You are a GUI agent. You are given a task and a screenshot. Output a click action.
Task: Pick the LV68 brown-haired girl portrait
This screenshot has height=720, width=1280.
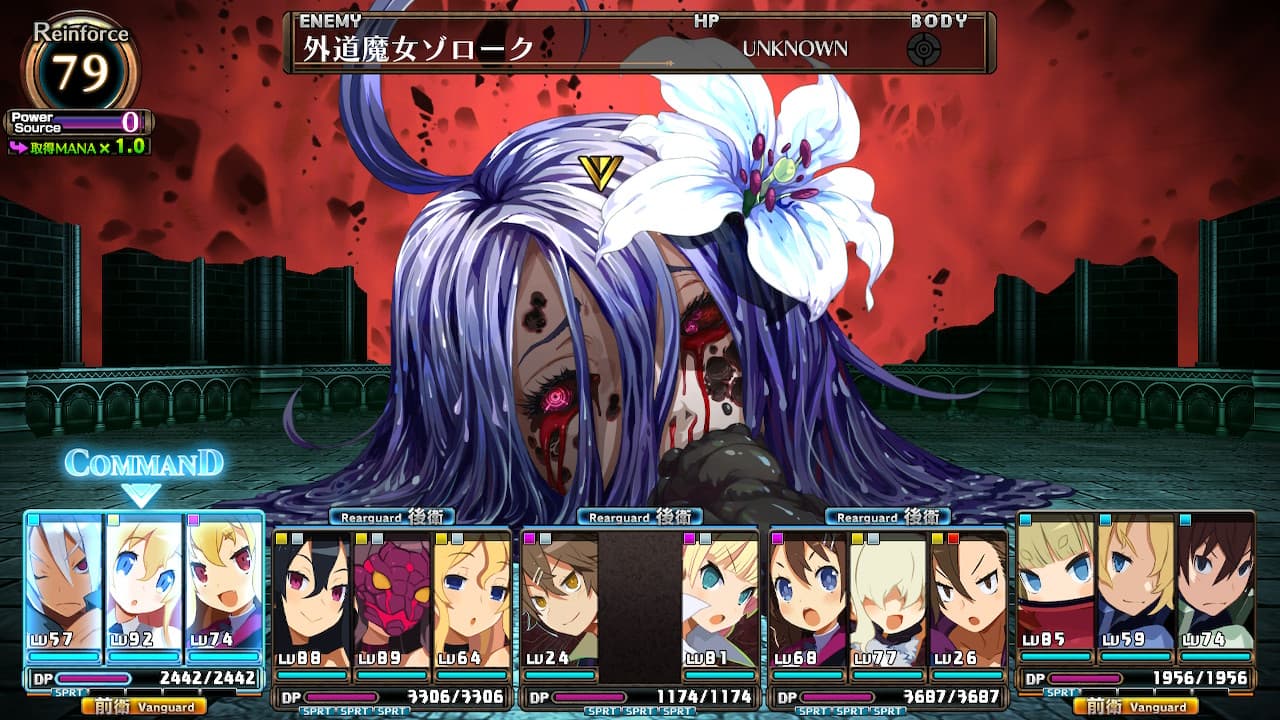tap(808, 597)
